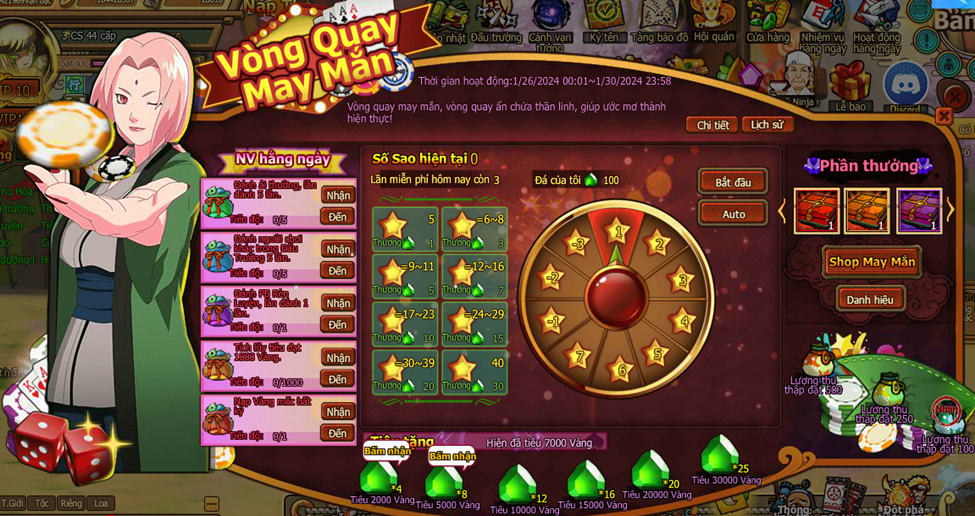Screen dimensions: 975x516
Task: Click Đến for the Nạp Vàng task
Action: click(x=338, y=433)
